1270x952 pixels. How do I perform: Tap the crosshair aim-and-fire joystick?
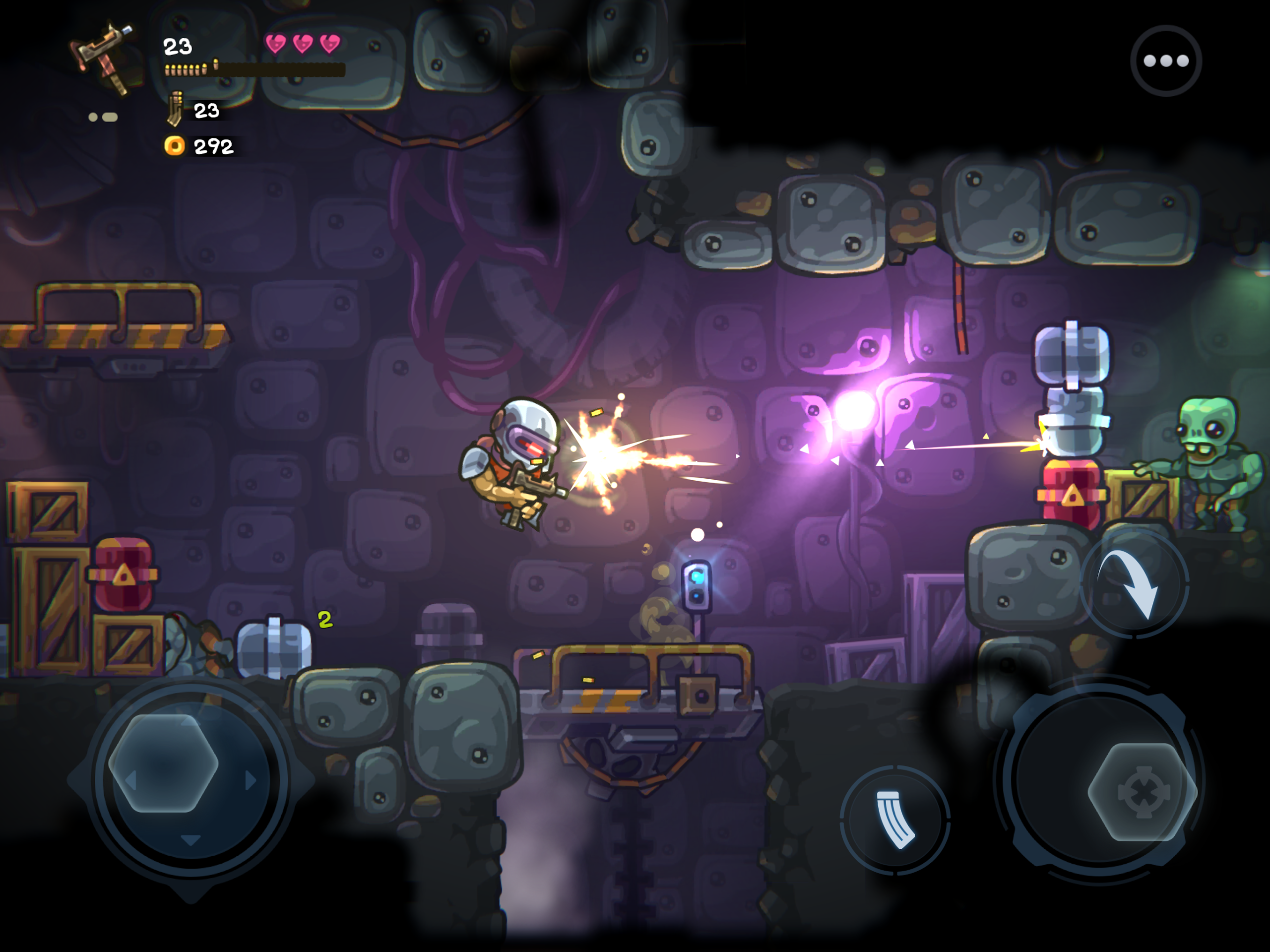click(x=1142, y=792)
